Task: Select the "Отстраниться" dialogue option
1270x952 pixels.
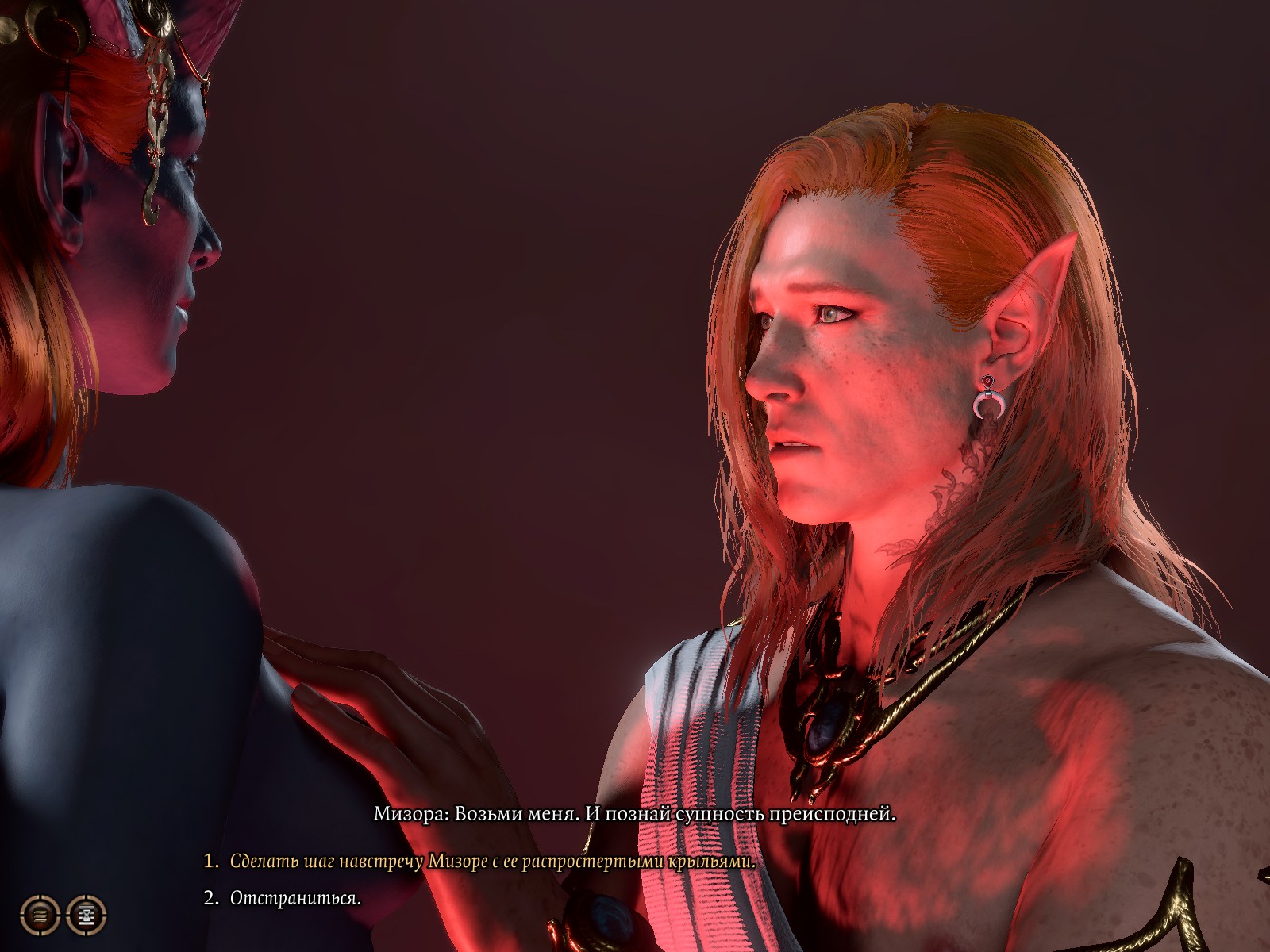Action: (295, 899)
